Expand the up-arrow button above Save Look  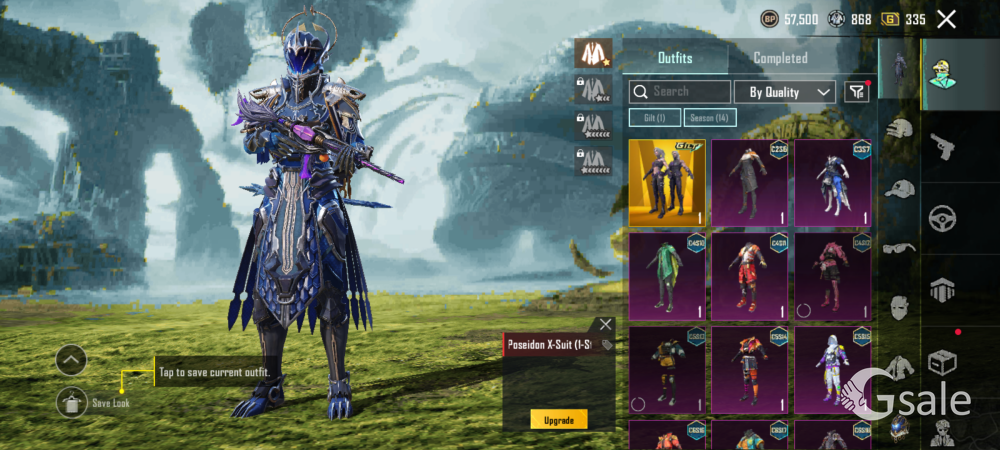pyautogui.click(x=71, y=359)
